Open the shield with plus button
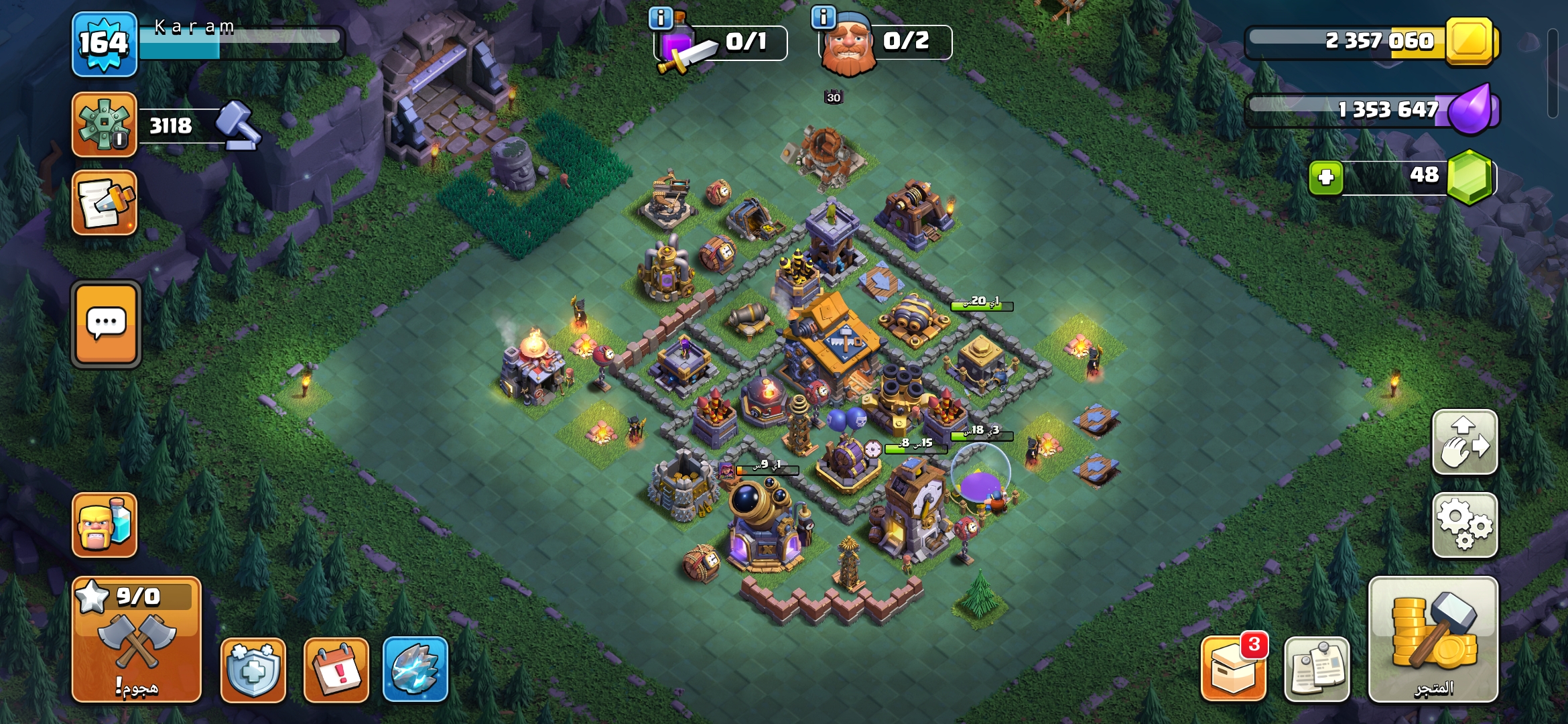This screenshot has height=724, width=1568. pyautogui.click(x=253, y=670)
